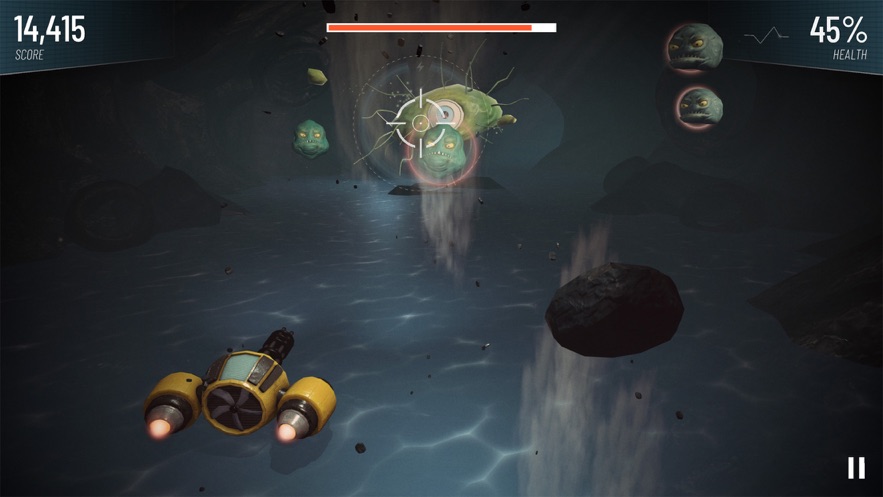The width and height of the screenshot is (883, 497).
Task: Pause the game with the pause button
Action: point(856,467)
